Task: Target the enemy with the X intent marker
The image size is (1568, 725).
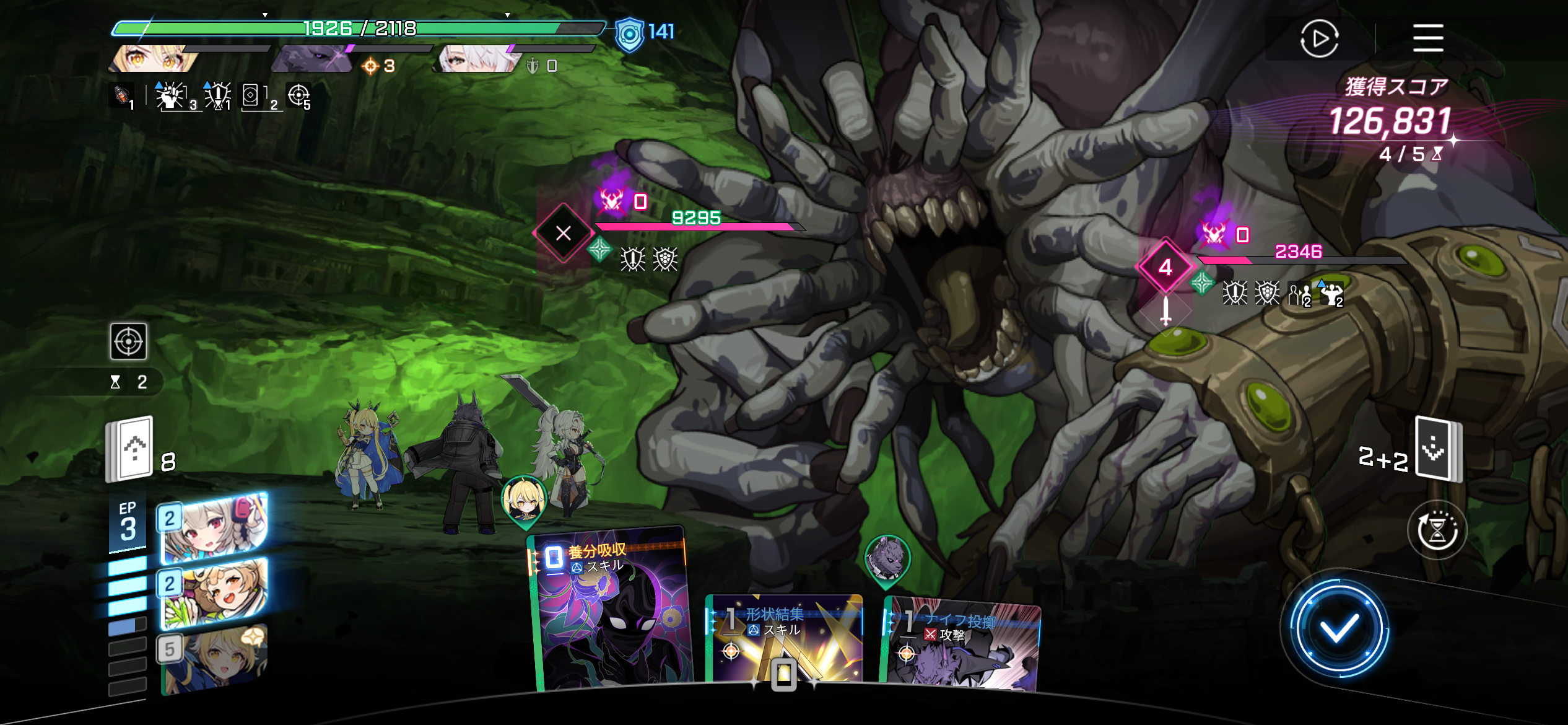Action: pyautogui.click(x=563, y=234)
